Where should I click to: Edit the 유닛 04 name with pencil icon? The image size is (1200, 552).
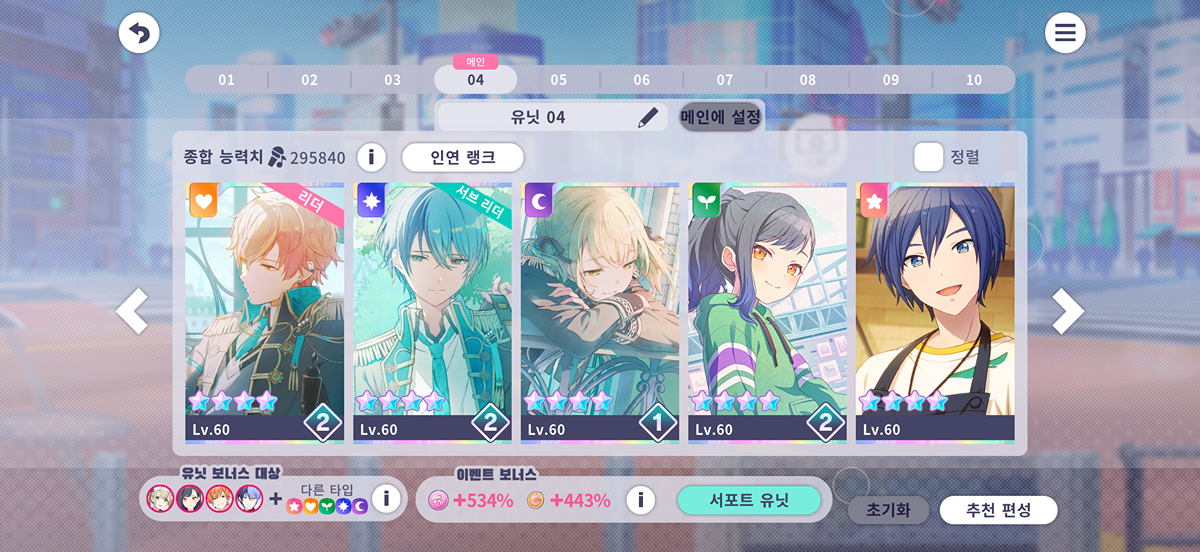pos(648,117)
